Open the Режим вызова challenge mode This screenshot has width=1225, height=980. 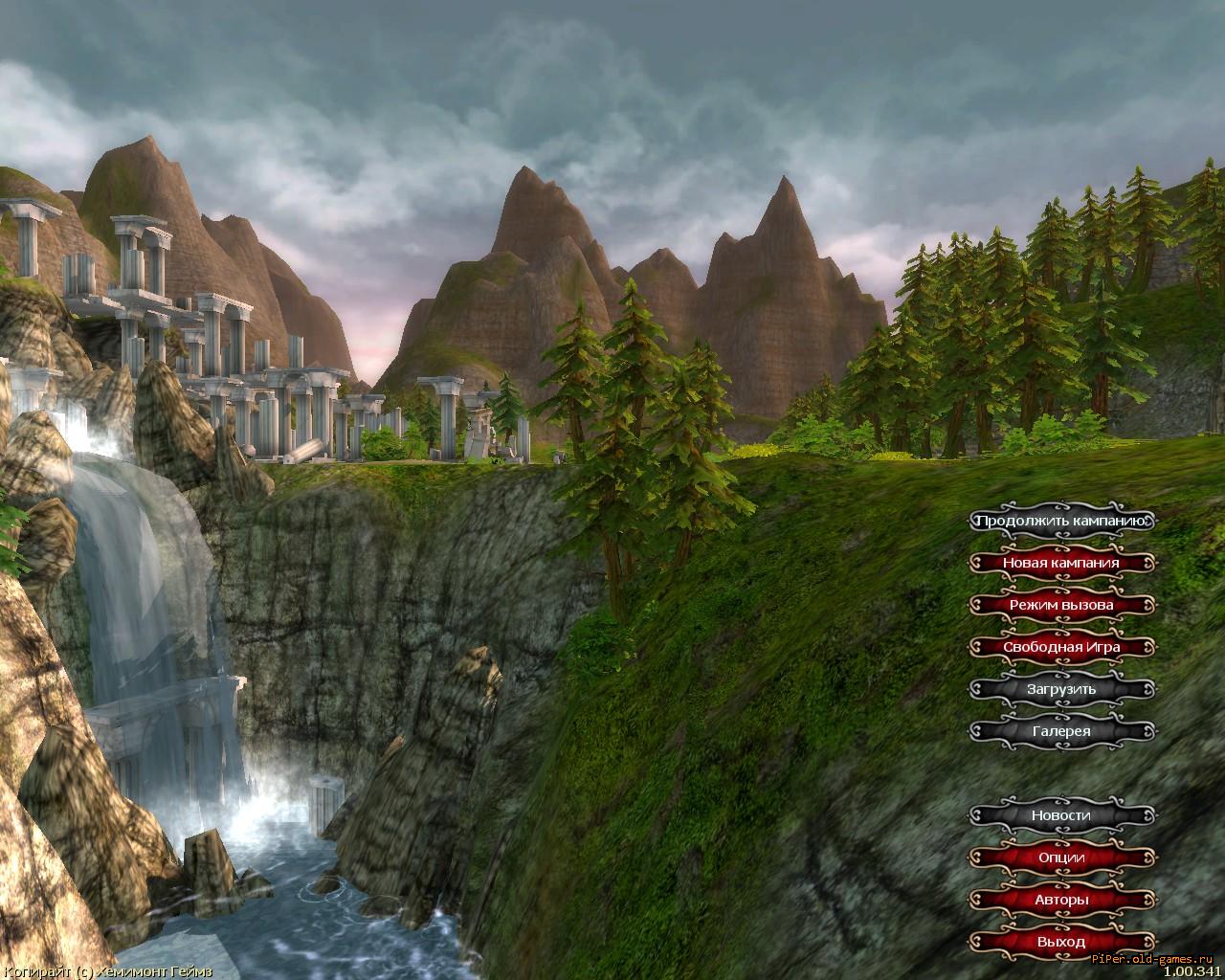point(1060,605)
